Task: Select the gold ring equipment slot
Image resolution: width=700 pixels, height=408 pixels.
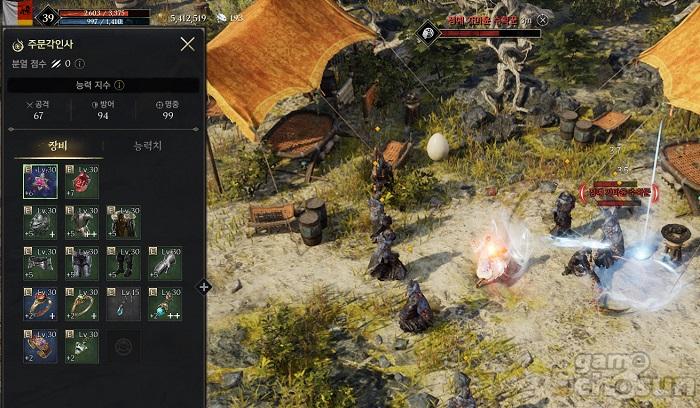Action: click(82, 304)
